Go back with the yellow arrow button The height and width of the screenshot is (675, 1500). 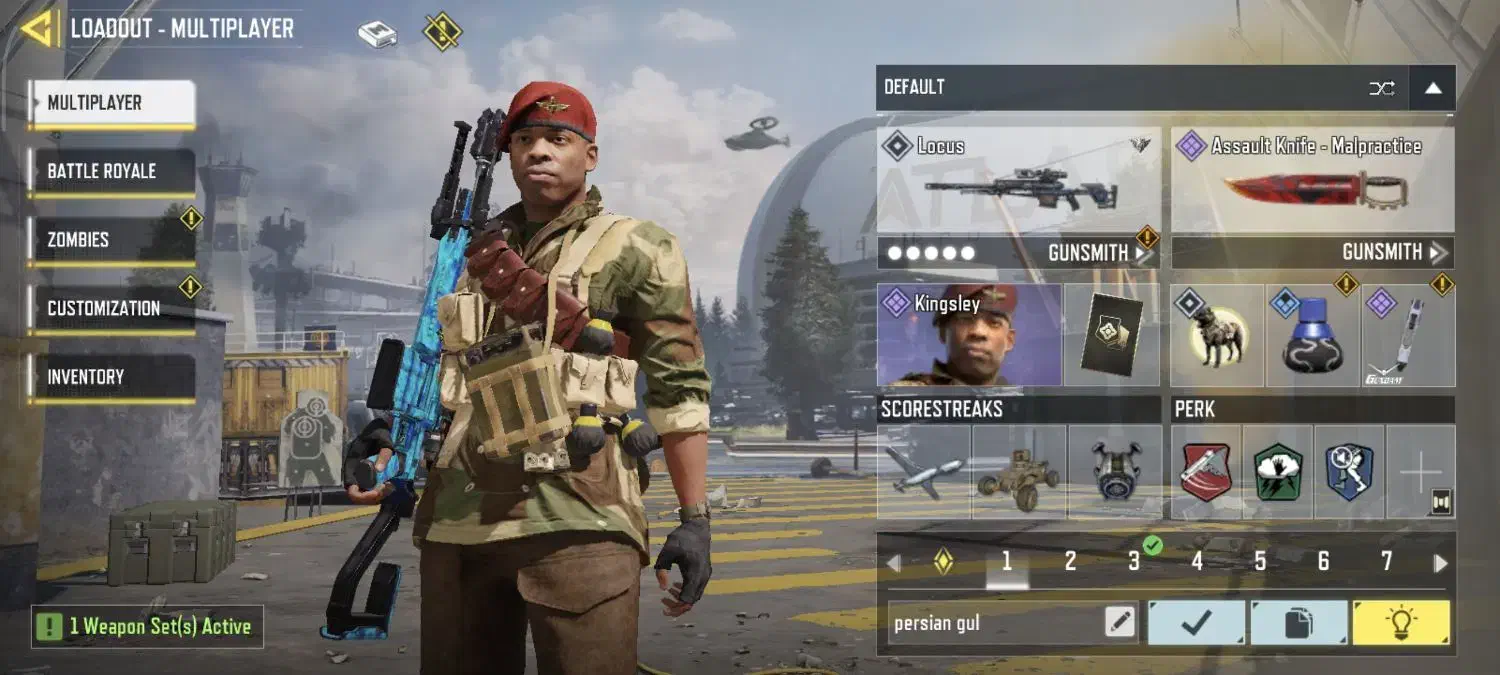click(38, 28)
